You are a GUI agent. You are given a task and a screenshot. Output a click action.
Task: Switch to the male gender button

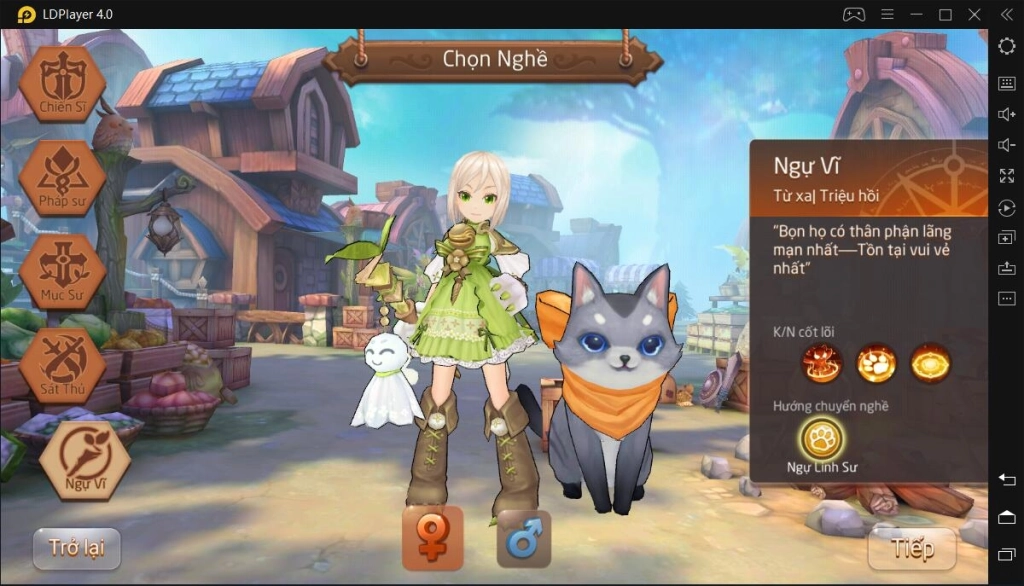coord(523,539)
